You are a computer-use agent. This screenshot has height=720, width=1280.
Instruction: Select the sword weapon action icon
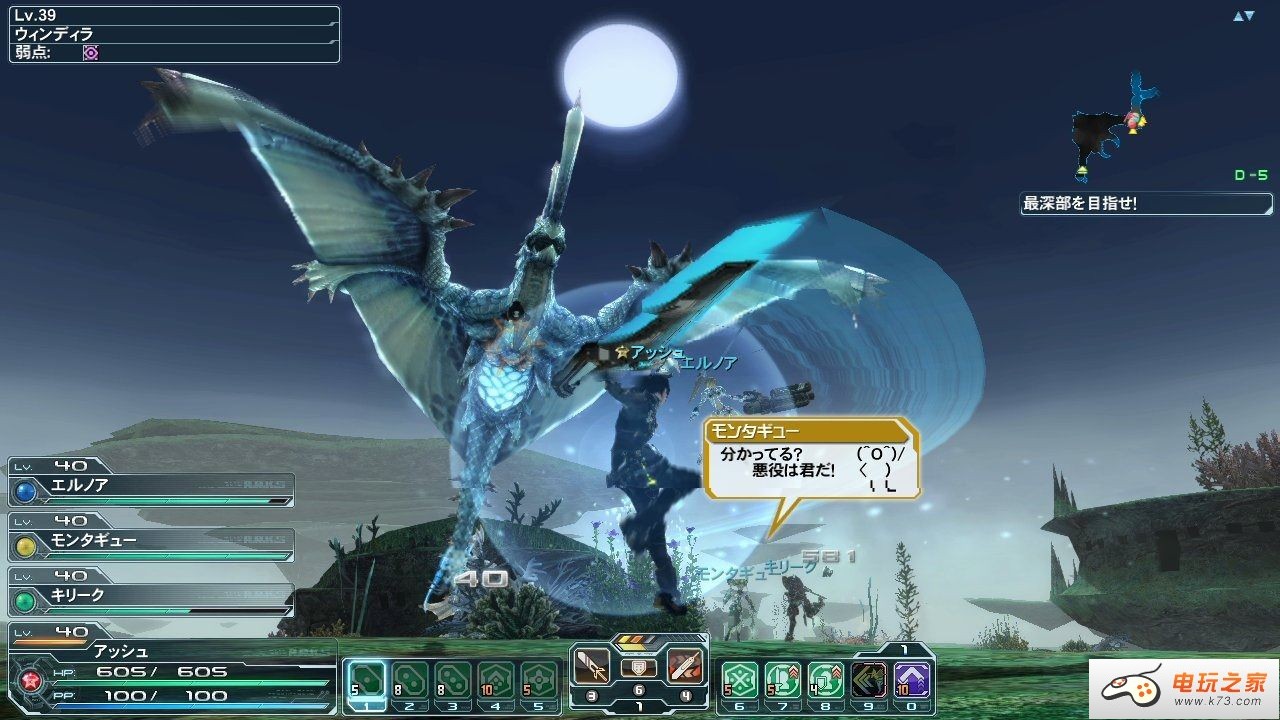[592, 667]
